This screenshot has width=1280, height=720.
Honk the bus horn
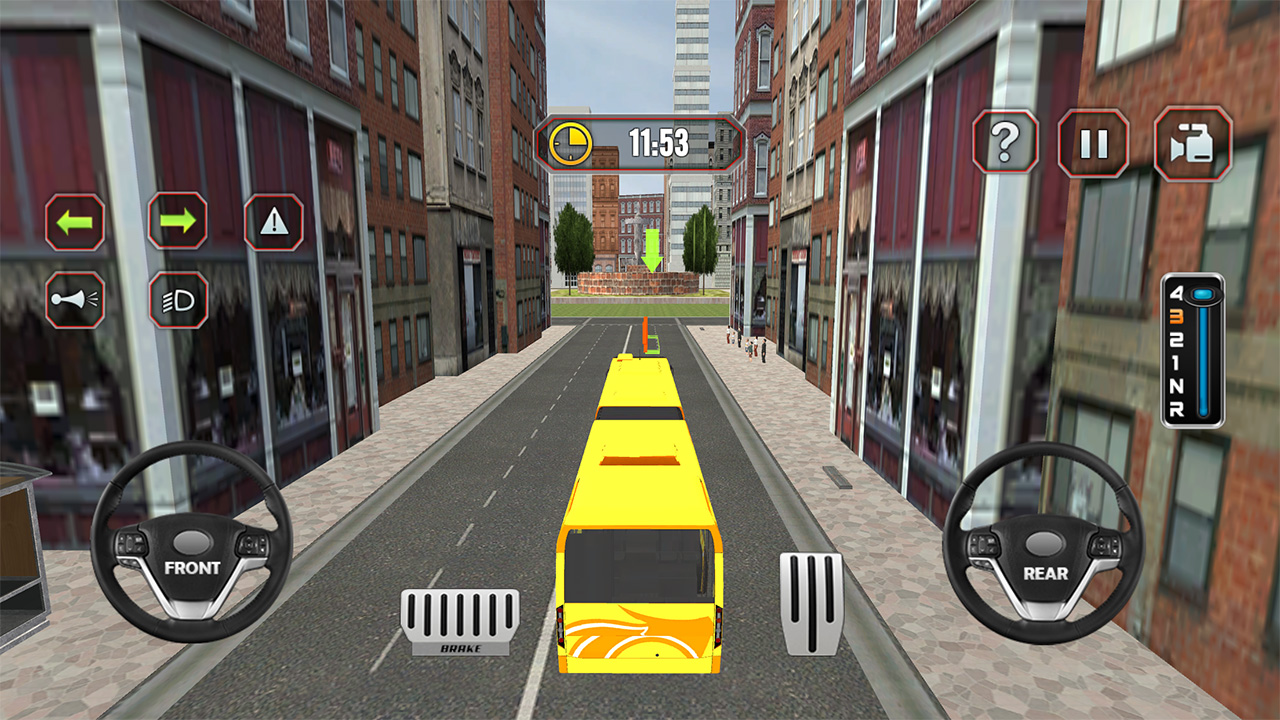[73, 301]
